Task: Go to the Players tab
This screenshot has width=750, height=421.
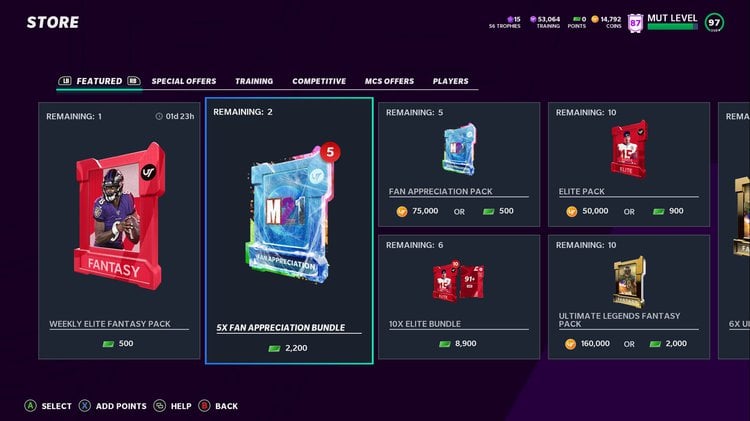Action: coord(450,81)
